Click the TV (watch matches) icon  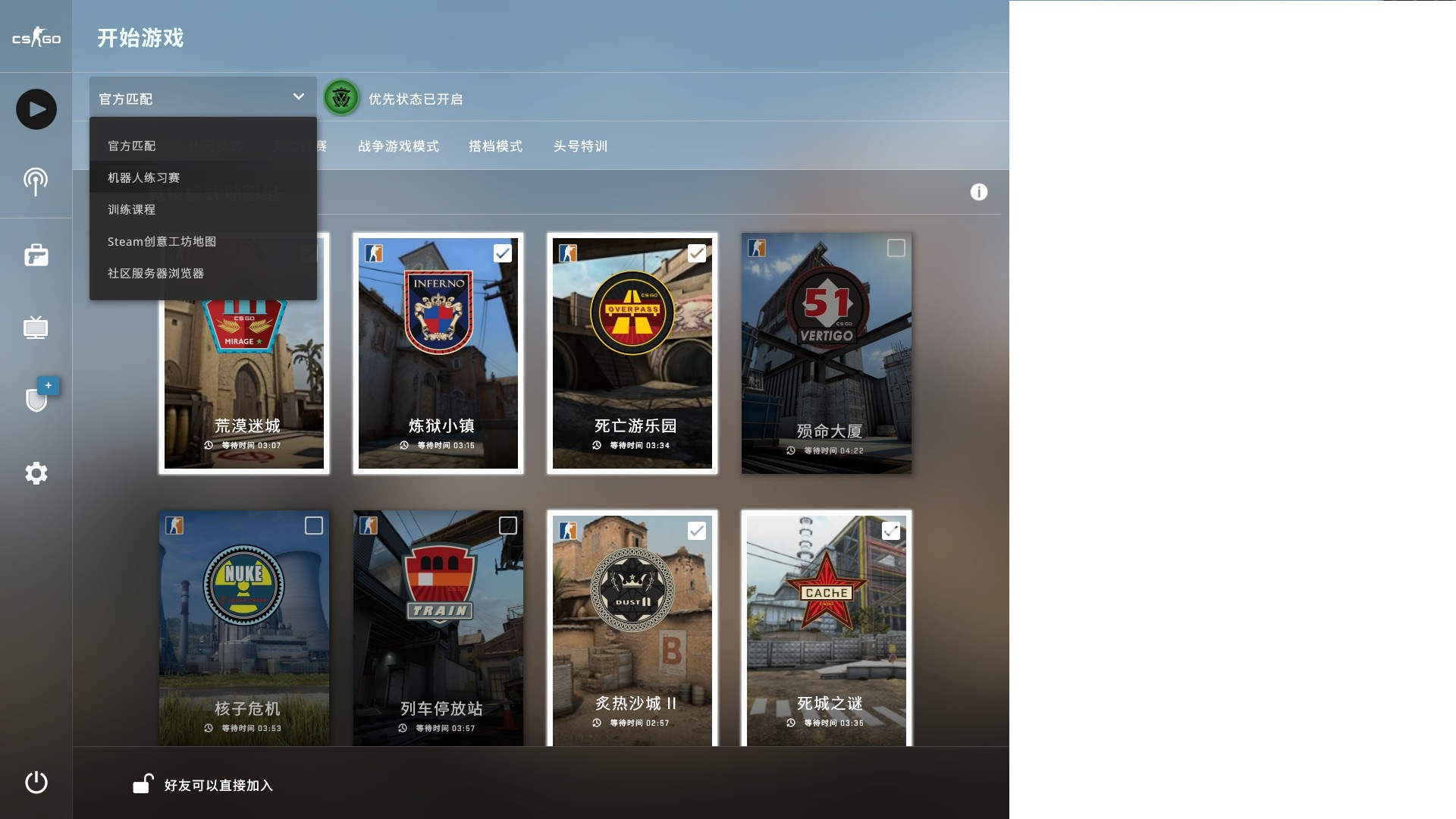click(x=36, y=328)
